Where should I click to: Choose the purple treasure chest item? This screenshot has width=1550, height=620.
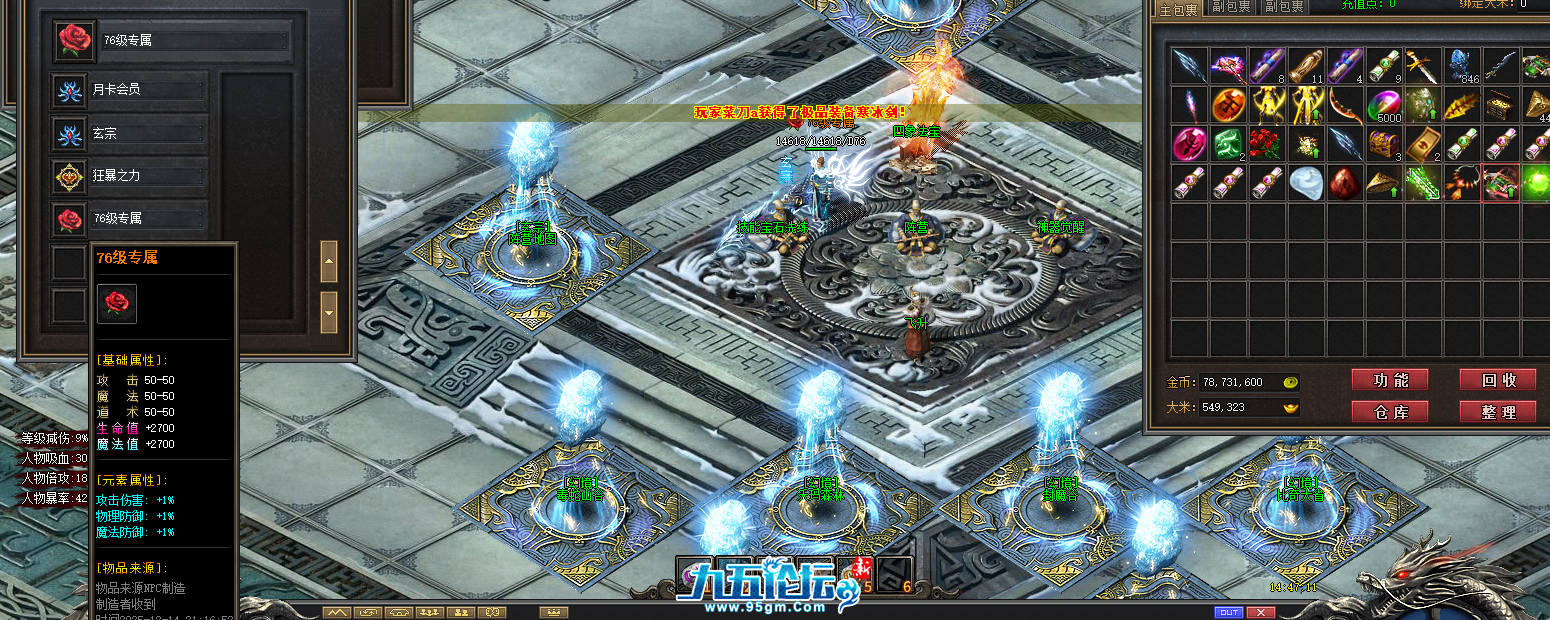tap(1384, 144)
